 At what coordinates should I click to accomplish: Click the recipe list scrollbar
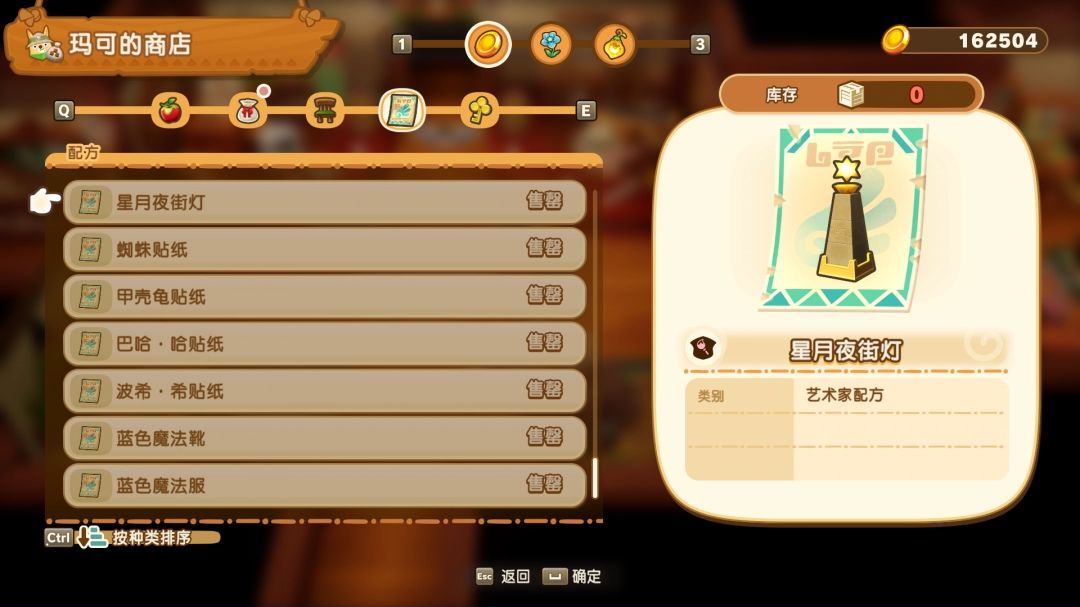point(595,478)
